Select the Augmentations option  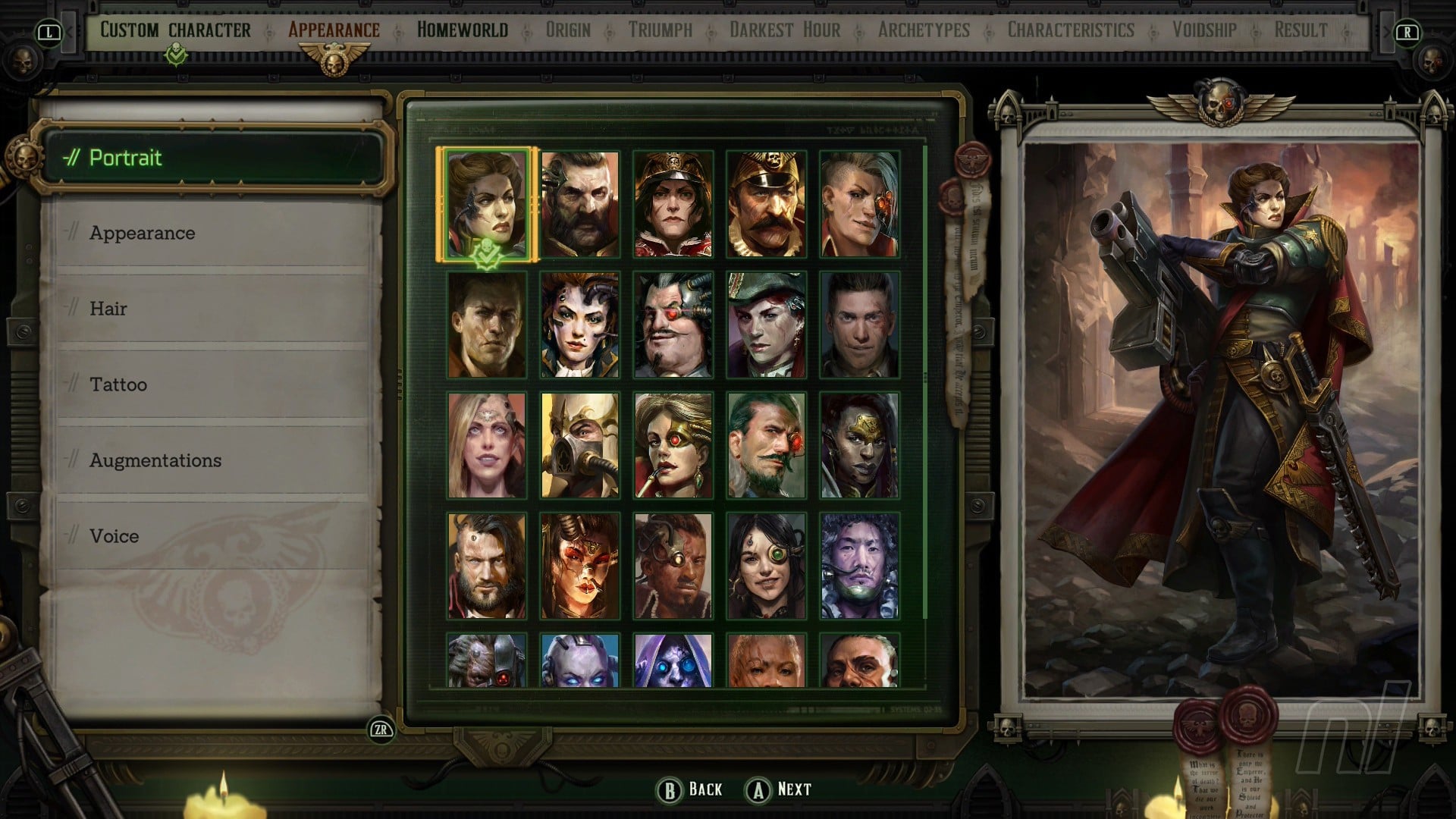pyautogui.click(x=155, y=460)
